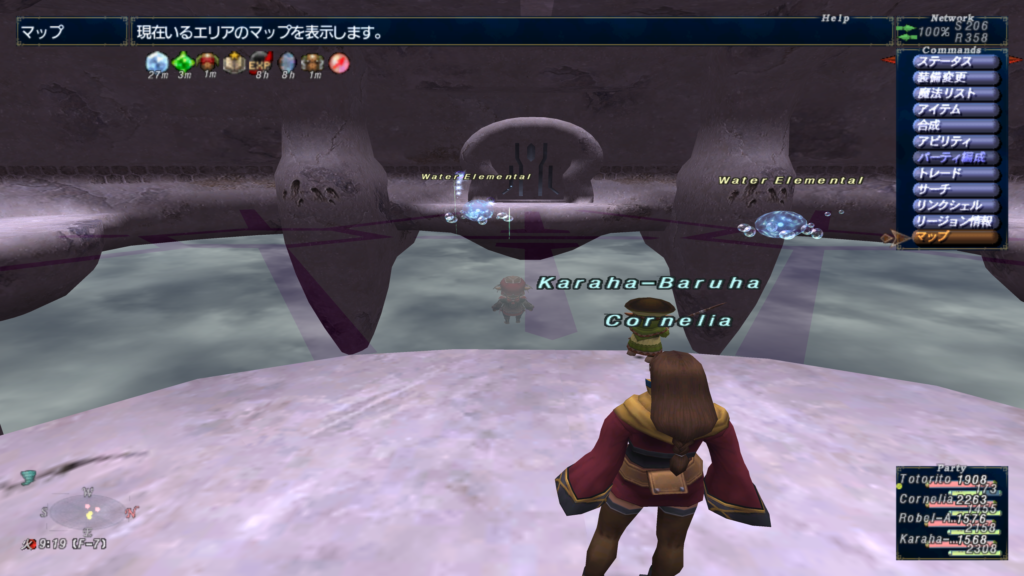
Task: Open the ステータス (Status) command
Action: coord(955,61)
